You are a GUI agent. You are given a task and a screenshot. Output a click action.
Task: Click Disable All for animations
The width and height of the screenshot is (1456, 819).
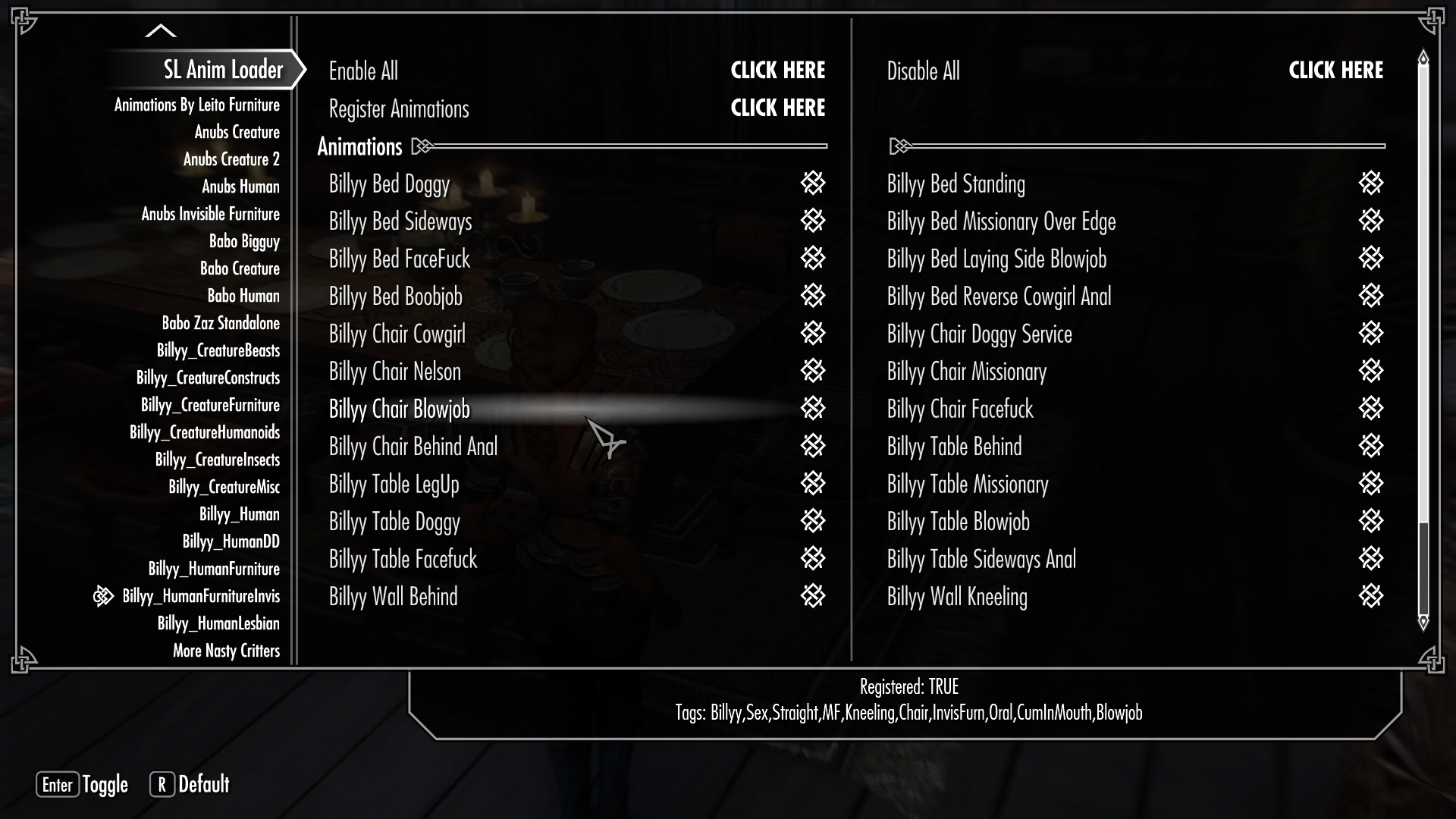point(1335,71)
